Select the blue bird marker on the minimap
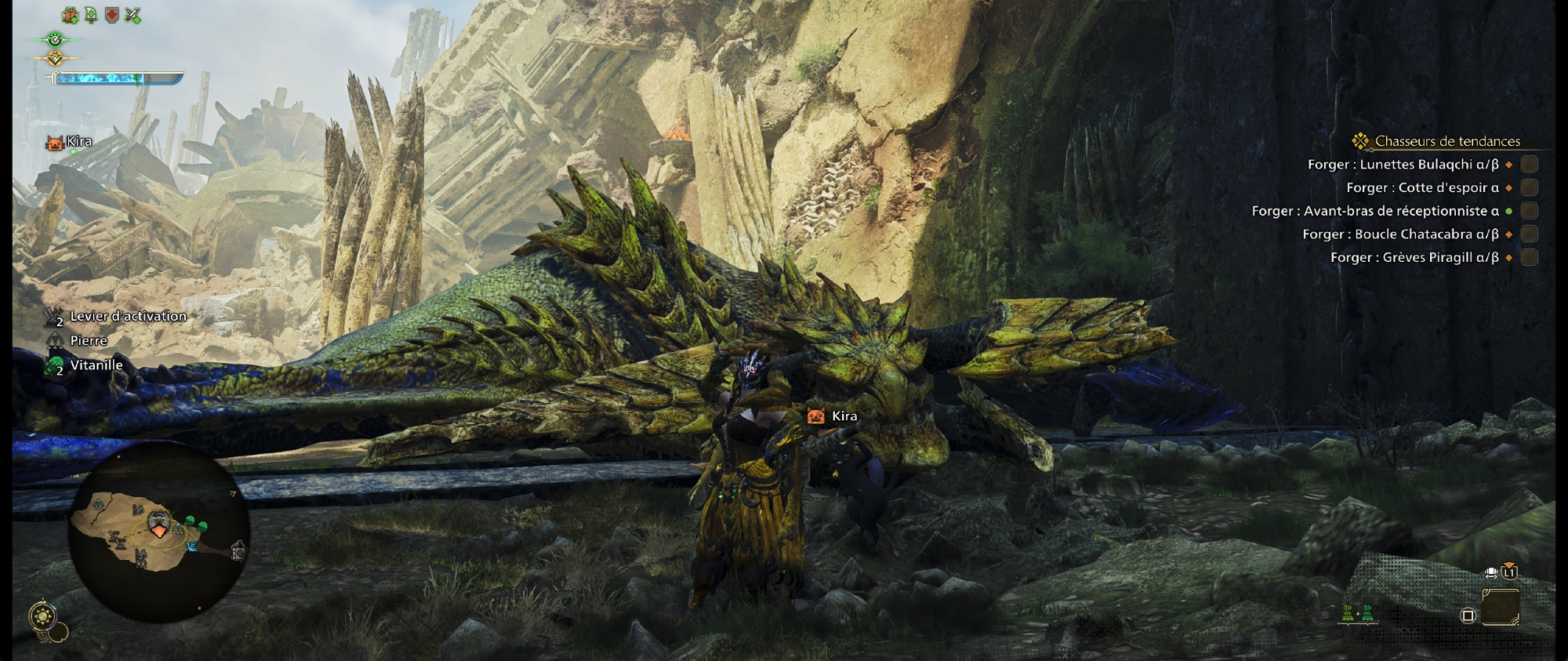The height and width of the screenshot is (661, 1568). (x=192, y=546)
